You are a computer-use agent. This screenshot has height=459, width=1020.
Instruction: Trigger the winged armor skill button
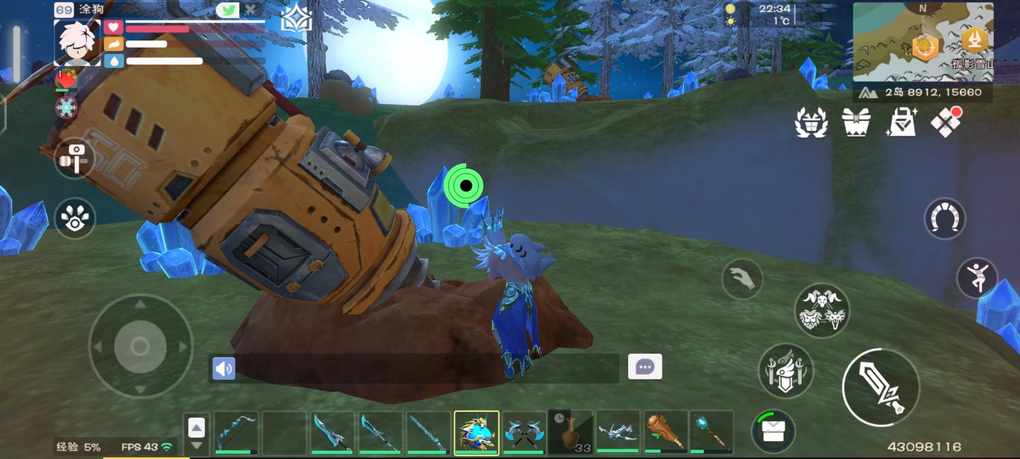tap(785, 370)
